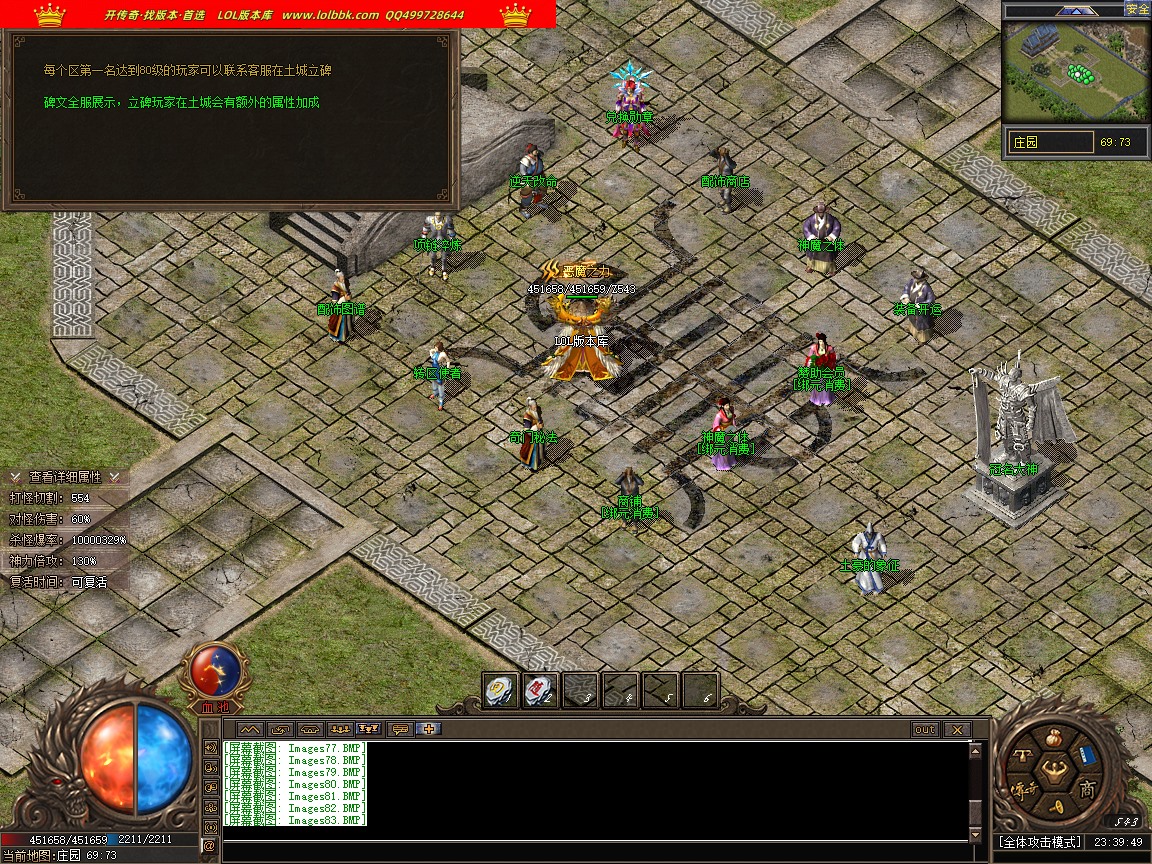Click the golden horn icon

tap(1056, 806)
